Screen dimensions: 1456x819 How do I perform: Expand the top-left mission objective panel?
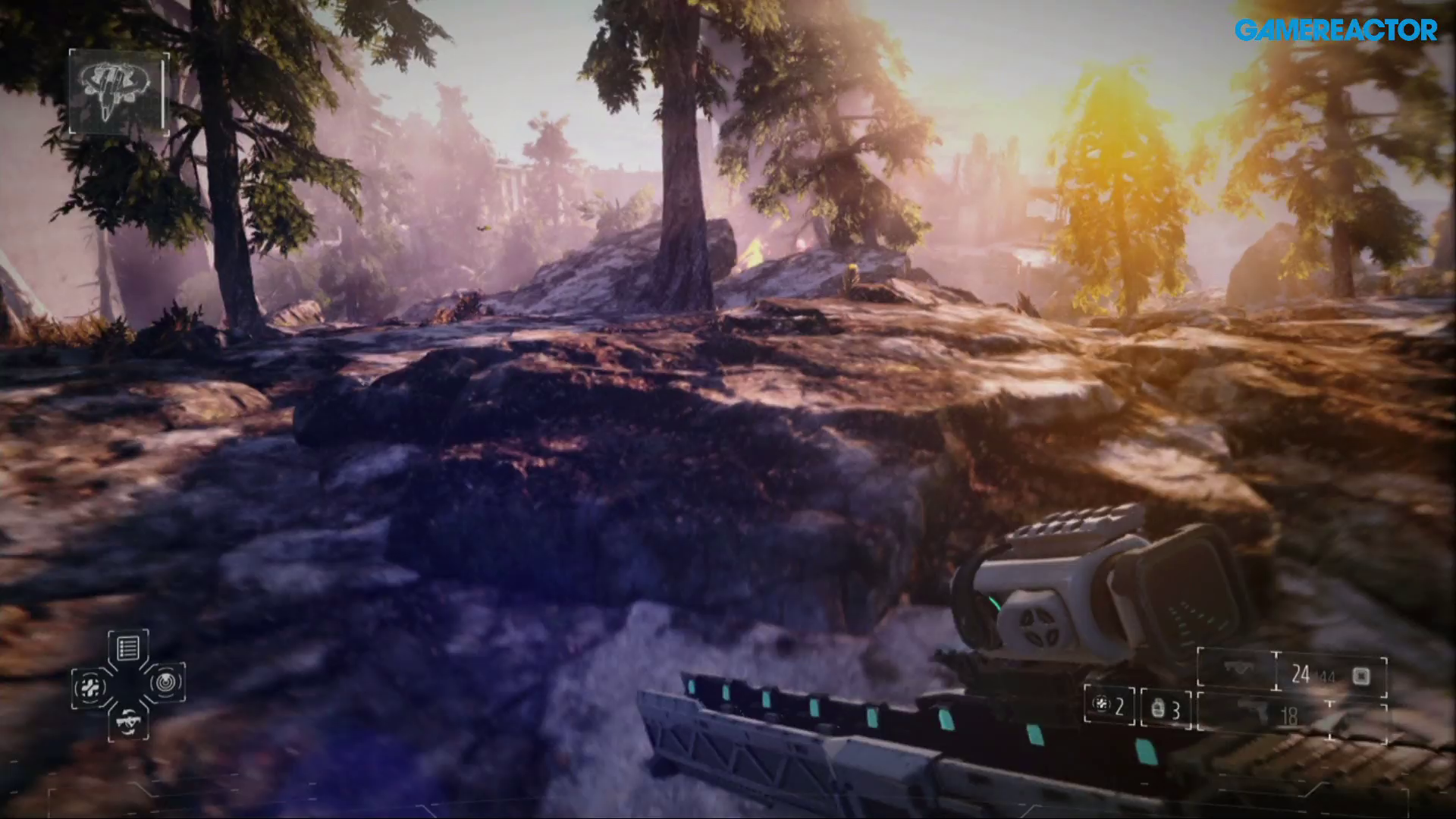pos(118,89)
